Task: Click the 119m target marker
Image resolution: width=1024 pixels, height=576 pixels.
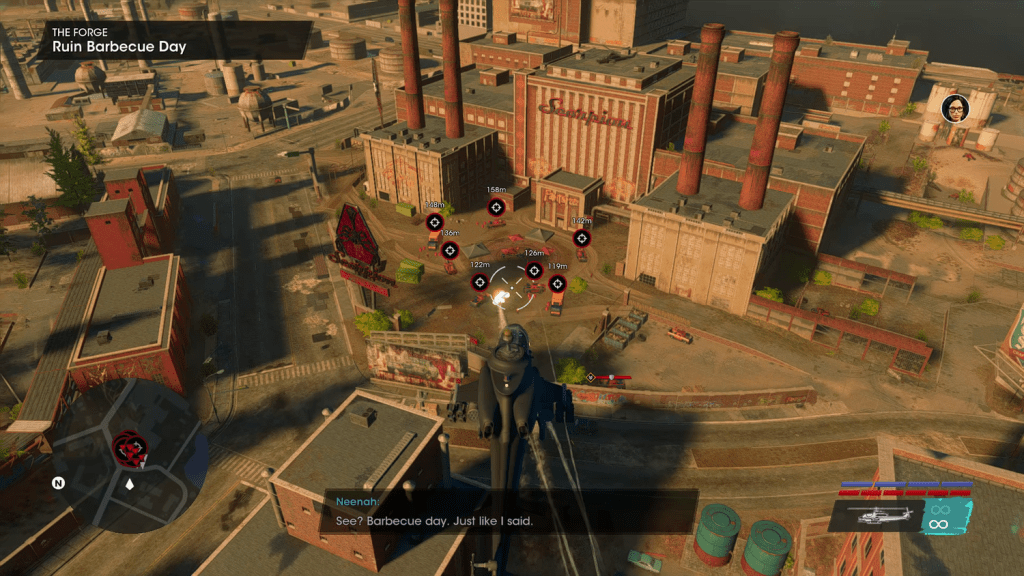Action: coord(557,284)
